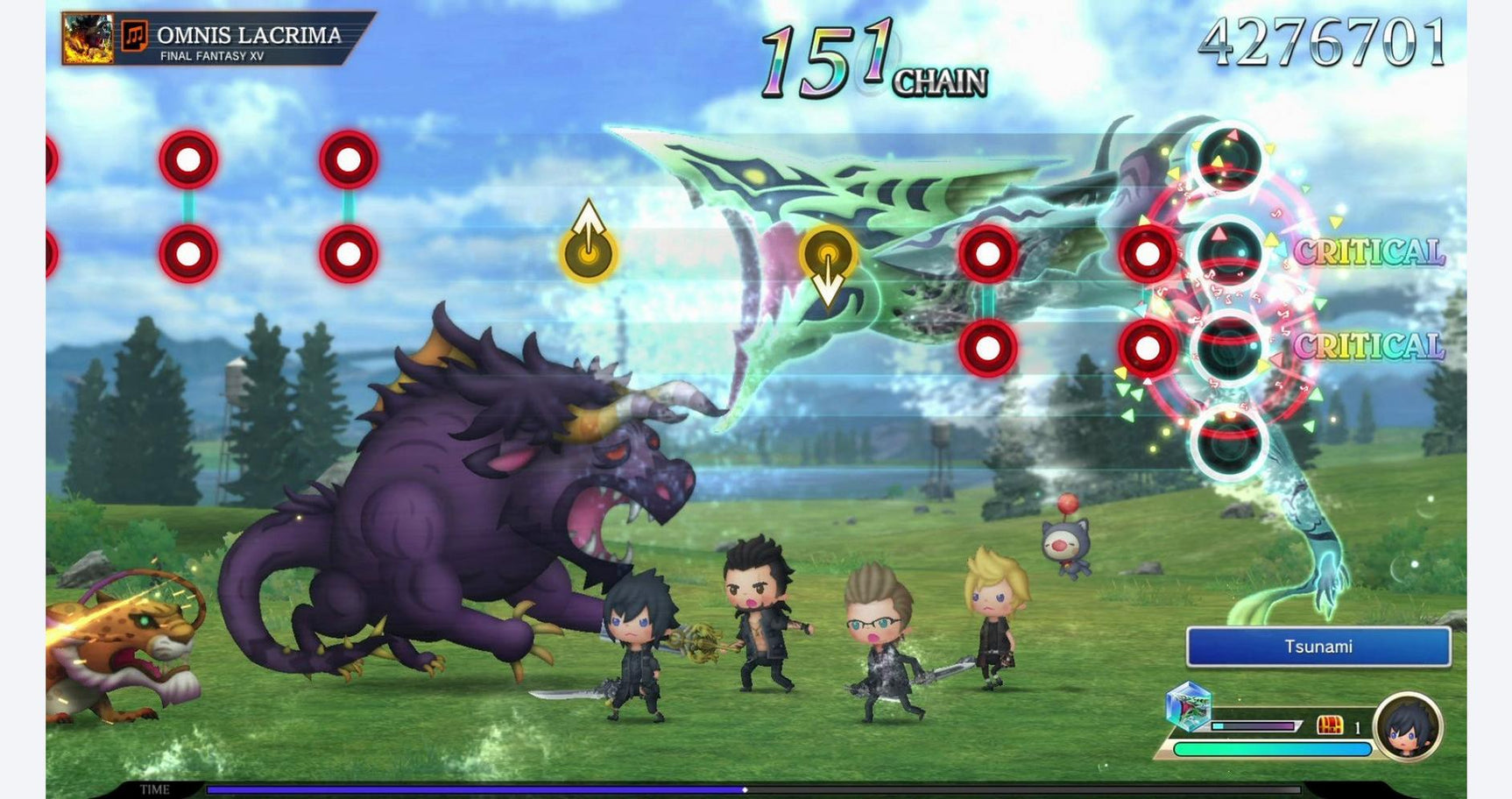Click the red treasure chest icon
This screenshot has height=799, width=1512.
pos(1329,725)
